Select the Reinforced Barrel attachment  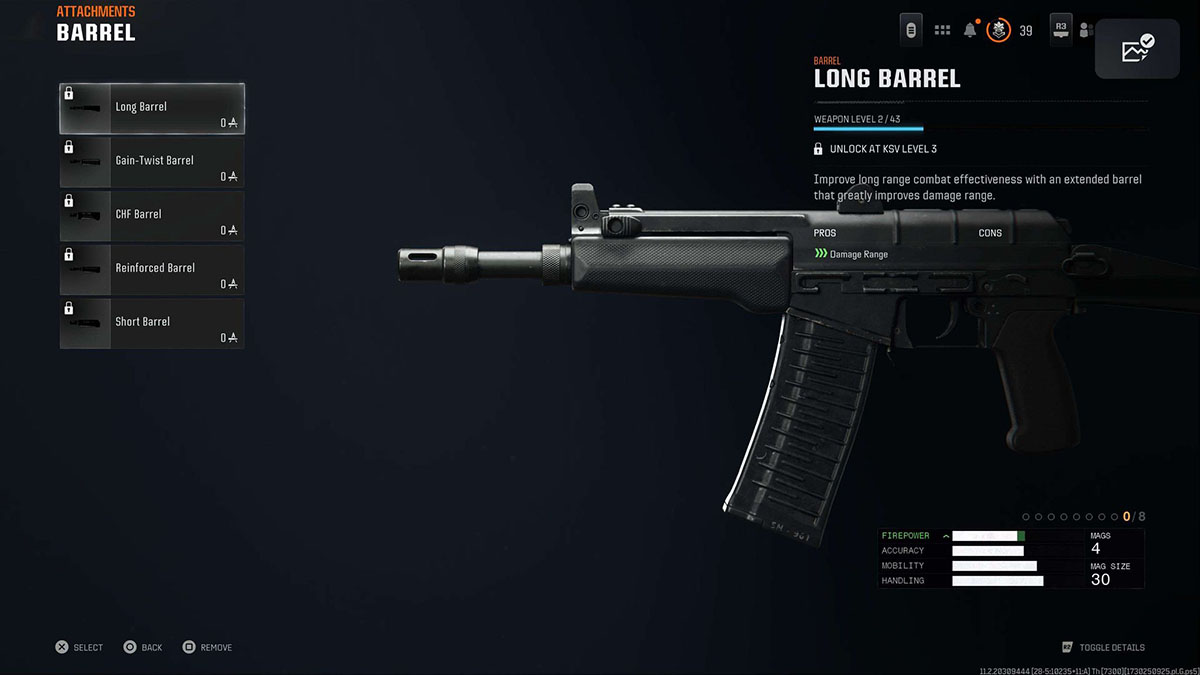click(152, 270)
